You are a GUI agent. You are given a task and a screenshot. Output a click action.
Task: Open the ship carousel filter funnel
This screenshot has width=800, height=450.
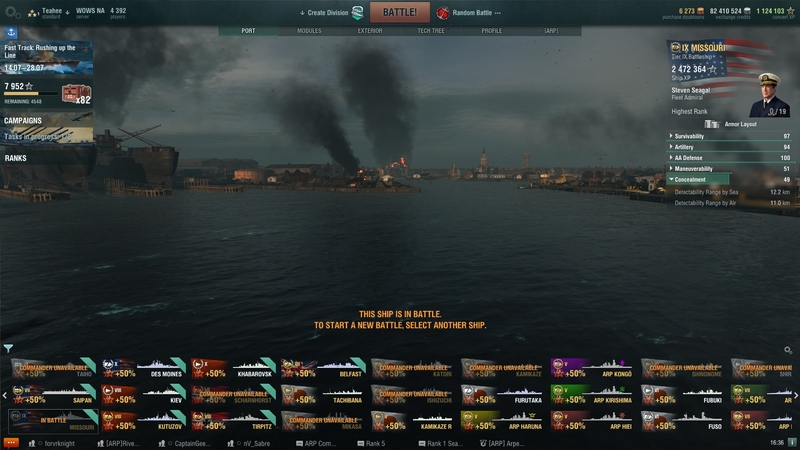click(8, 349)
